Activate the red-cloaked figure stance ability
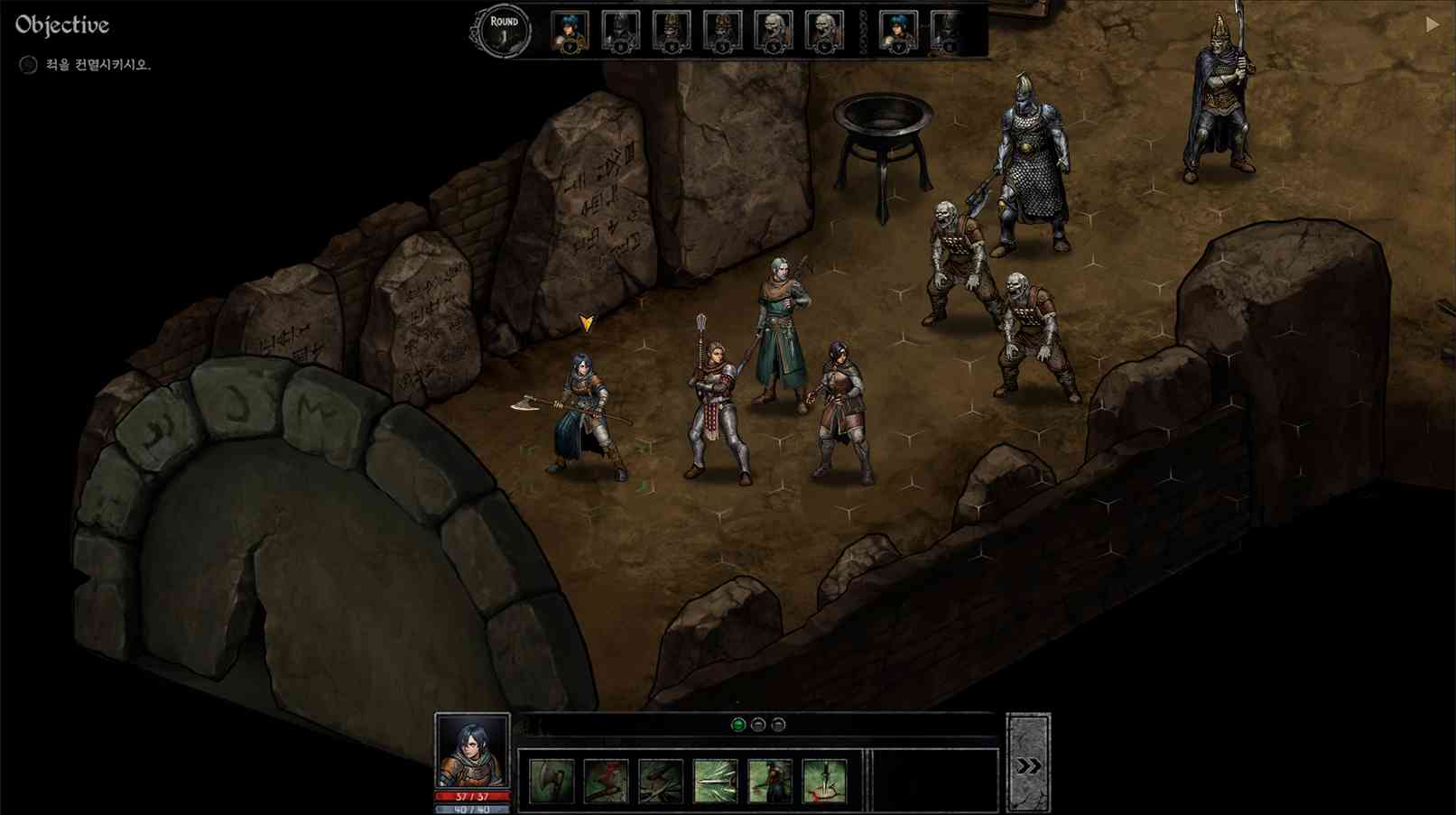This screenshot has width=1456, height=815. (x=770, y=781)
